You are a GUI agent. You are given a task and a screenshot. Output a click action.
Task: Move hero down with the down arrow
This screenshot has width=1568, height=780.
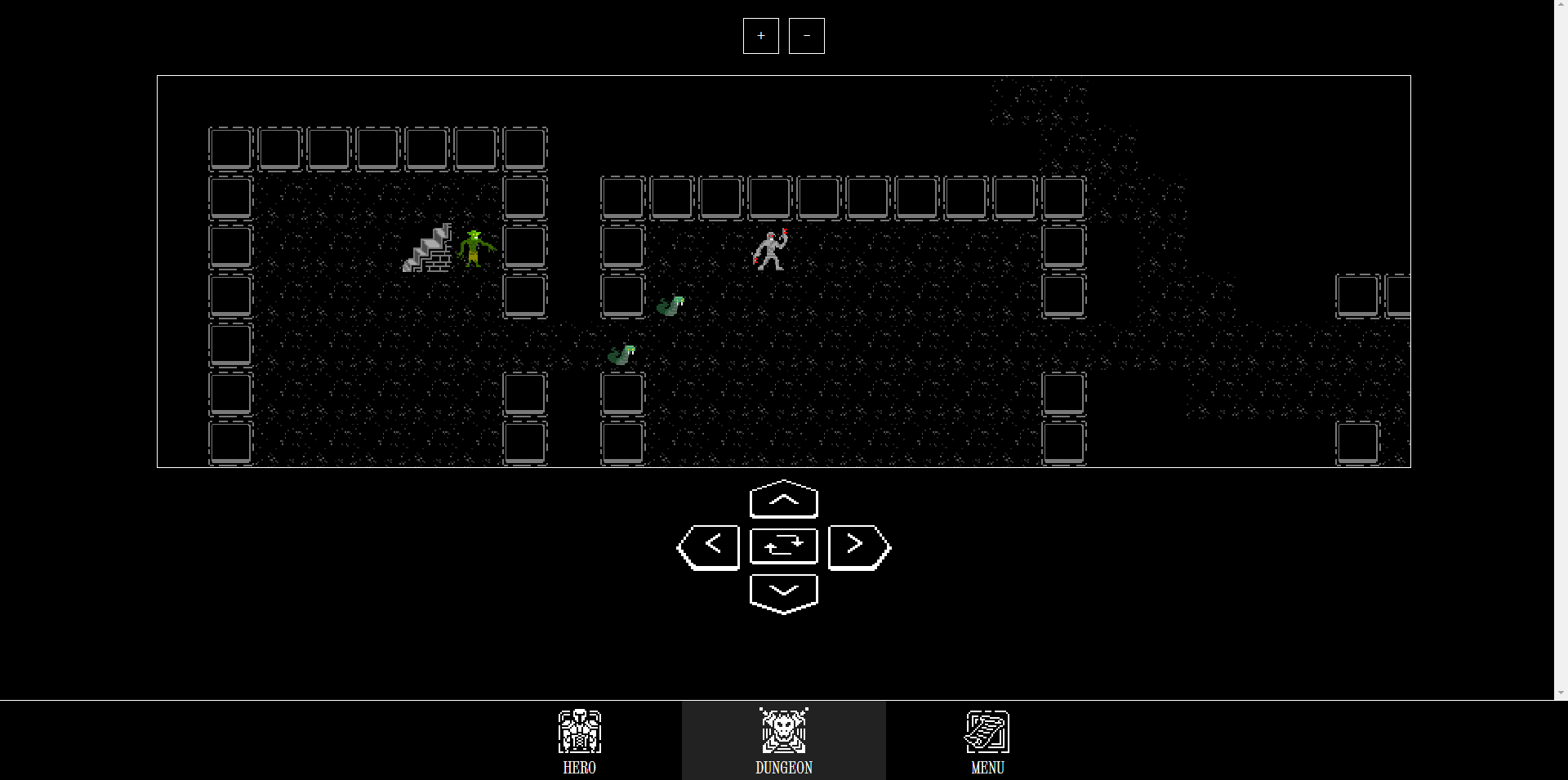click(x=783, y=593)
